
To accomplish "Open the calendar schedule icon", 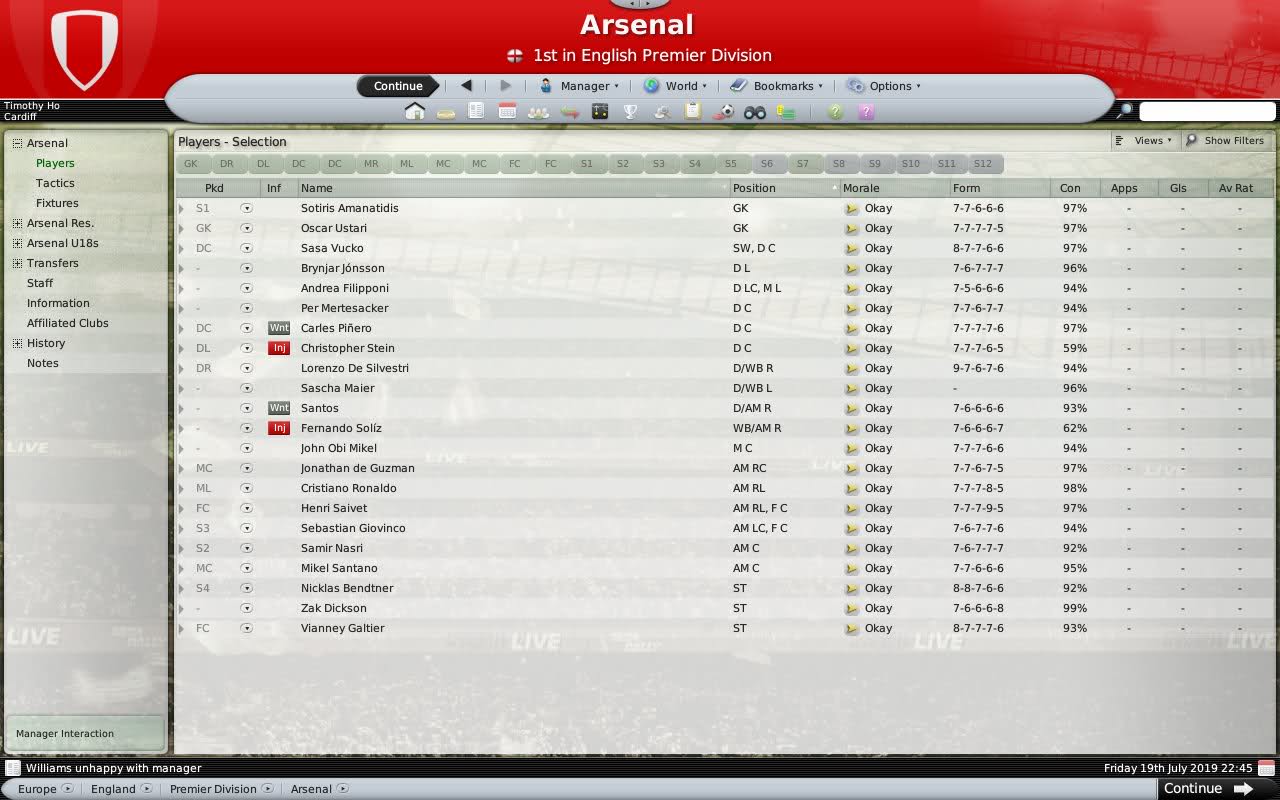I will pos(507,112).
